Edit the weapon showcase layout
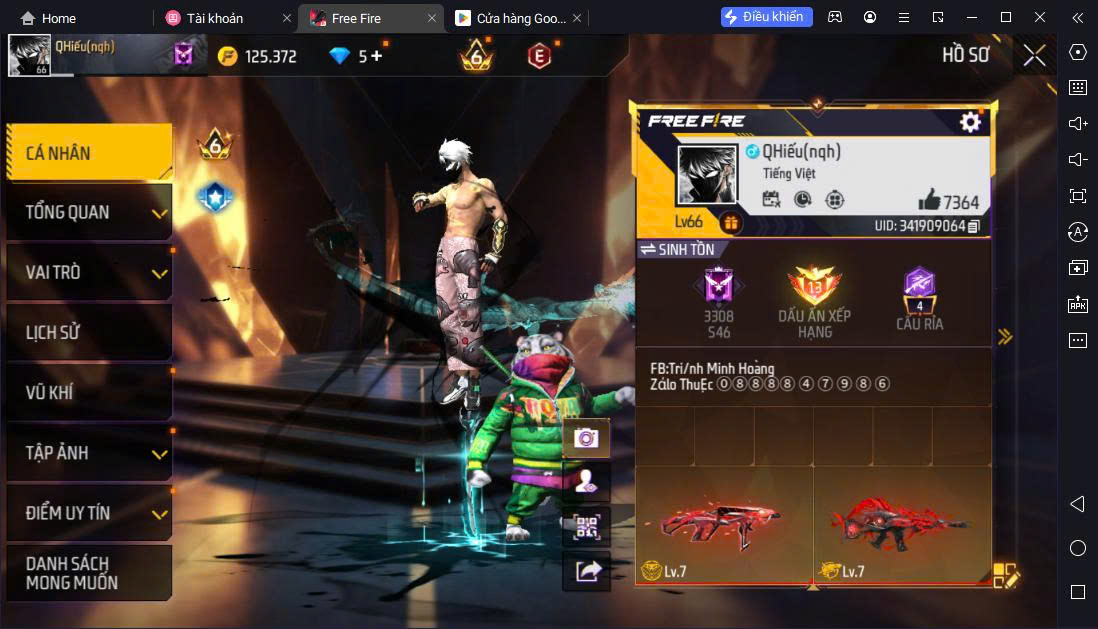Screen dimensions: 1098x629 click(x=1005, y=575)
